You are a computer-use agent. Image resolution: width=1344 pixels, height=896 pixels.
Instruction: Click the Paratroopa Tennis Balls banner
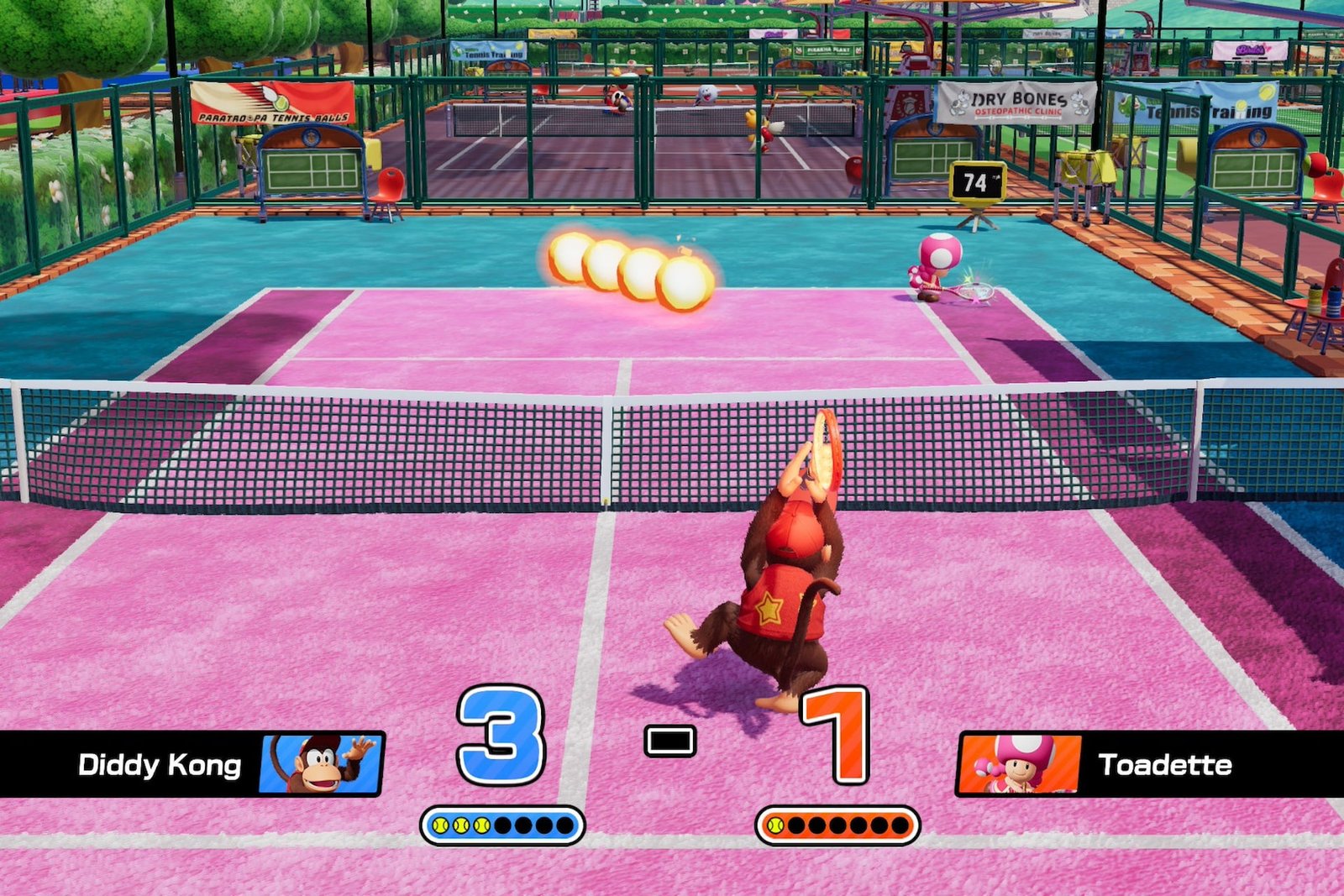pos(273,103)
